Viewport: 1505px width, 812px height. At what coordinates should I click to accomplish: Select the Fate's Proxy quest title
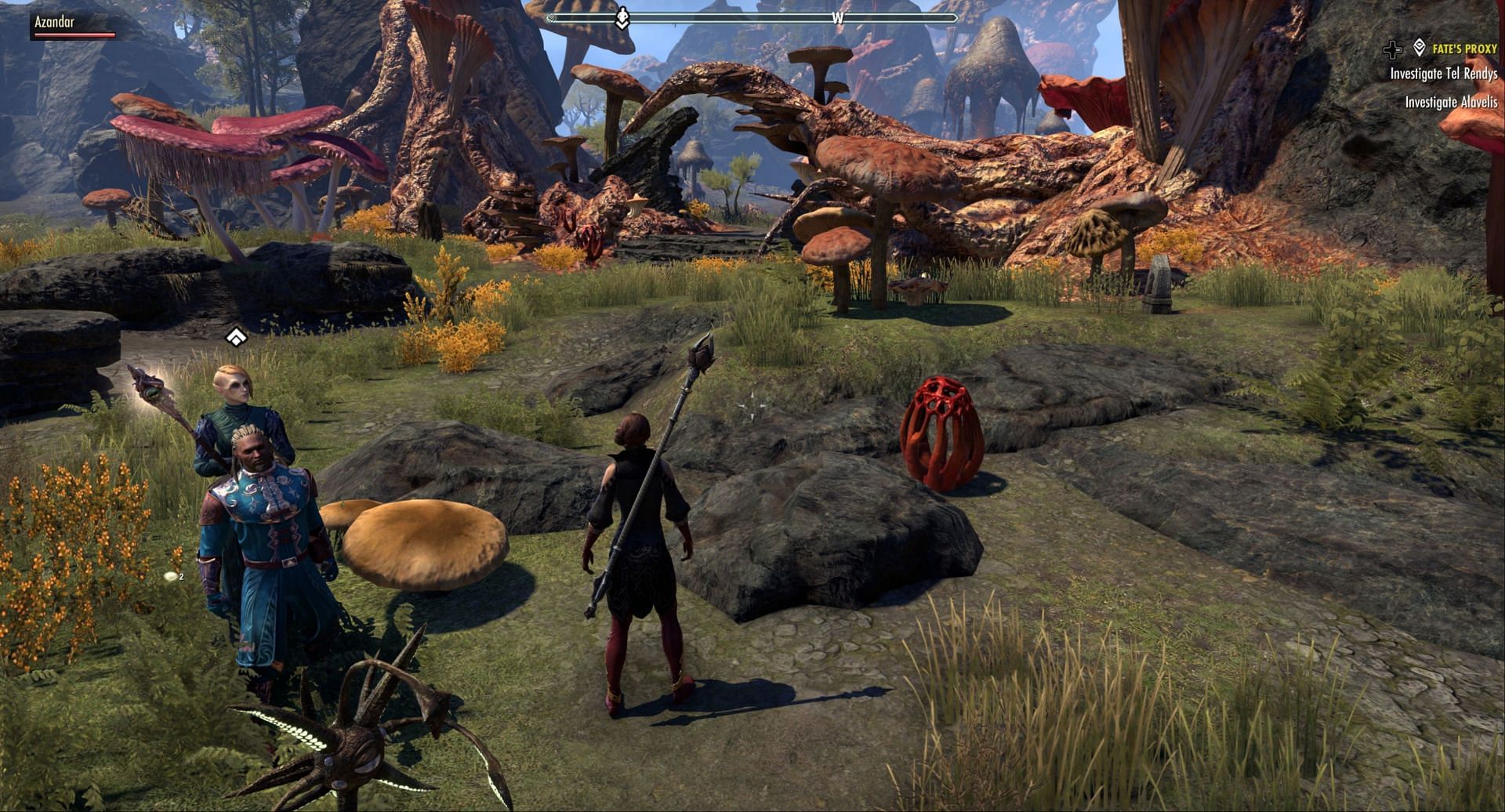tap(1464, 49)
